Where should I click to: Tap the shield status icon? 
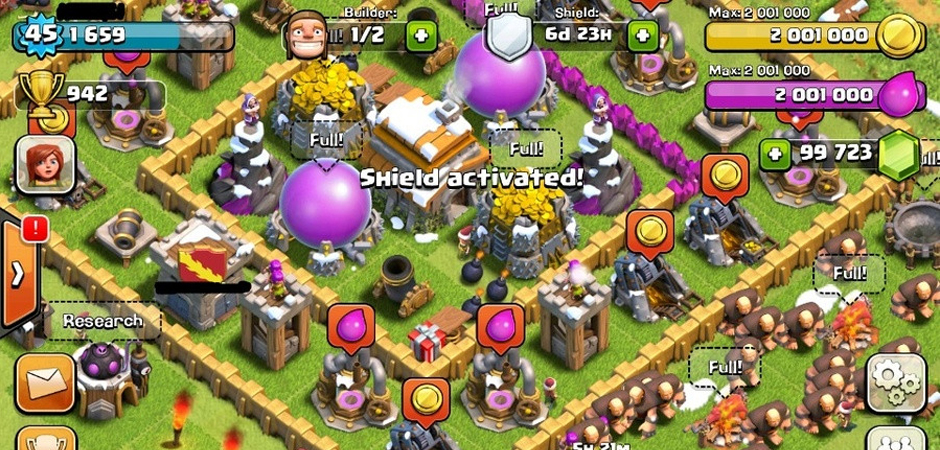click(x=505, y=36)
